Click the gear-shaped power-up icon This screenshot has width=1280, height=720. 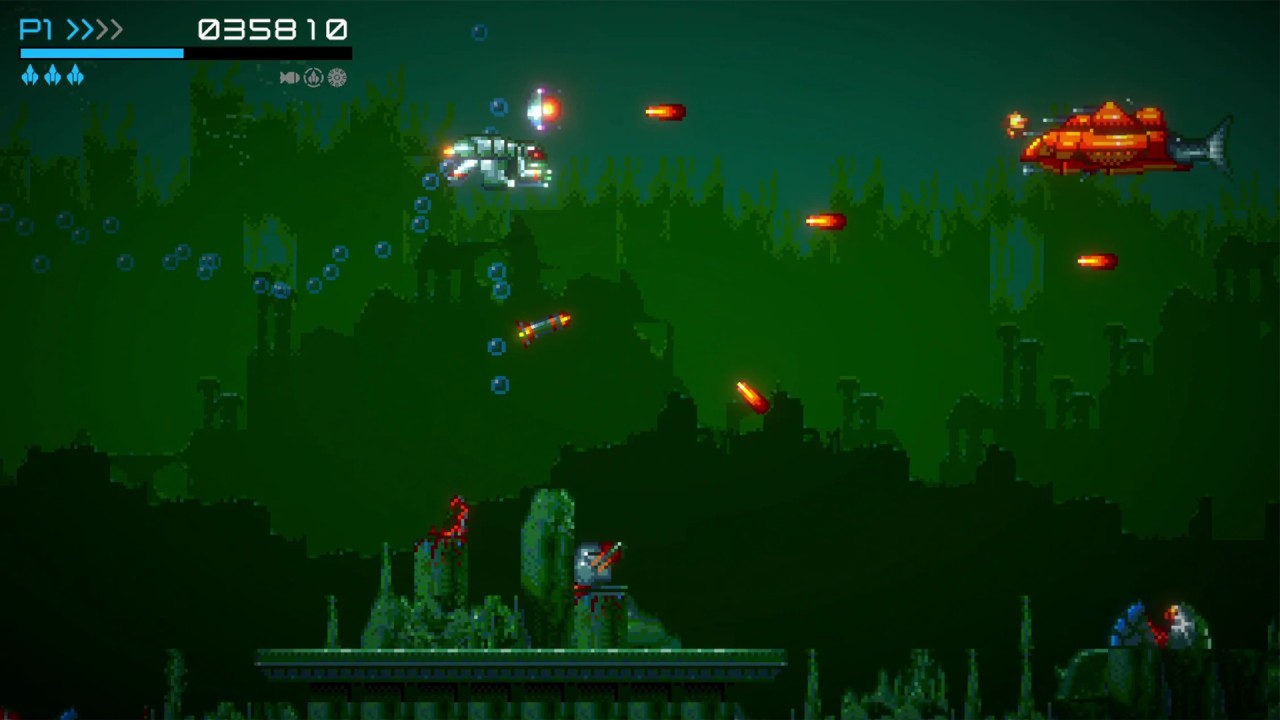337,77
